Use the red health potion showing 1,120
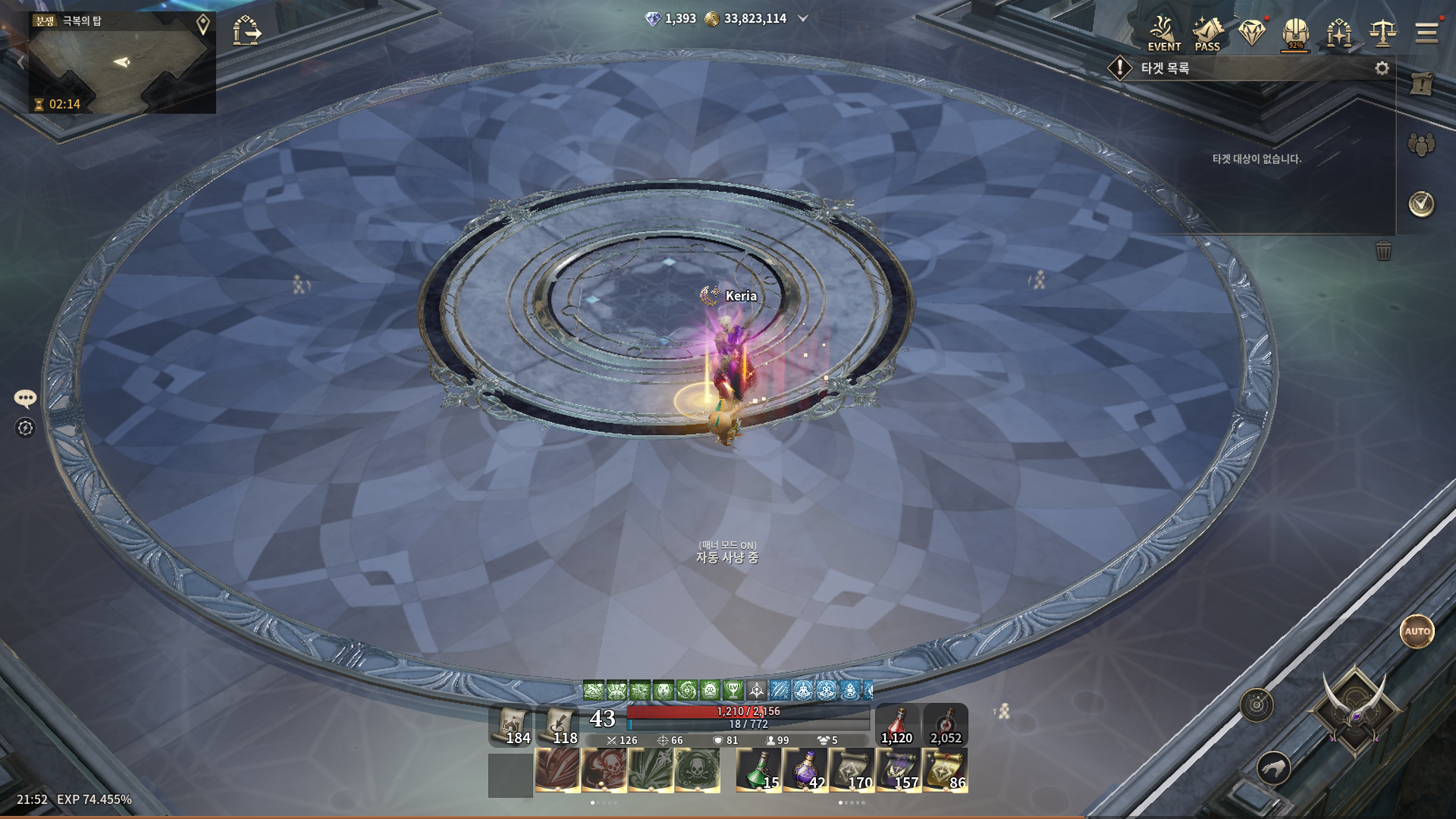 point(897,725)
